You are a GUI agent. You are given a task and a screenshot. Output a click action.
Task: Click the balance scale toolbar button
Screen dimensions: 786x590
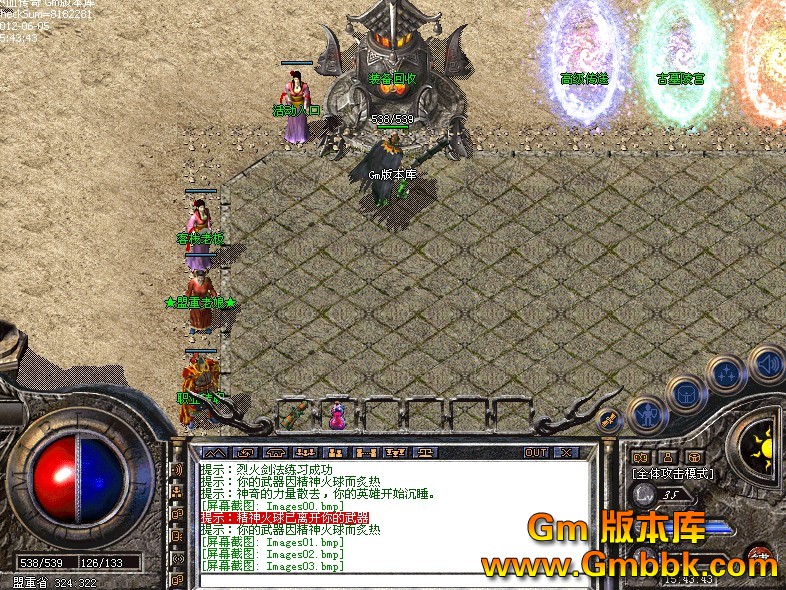426,453
